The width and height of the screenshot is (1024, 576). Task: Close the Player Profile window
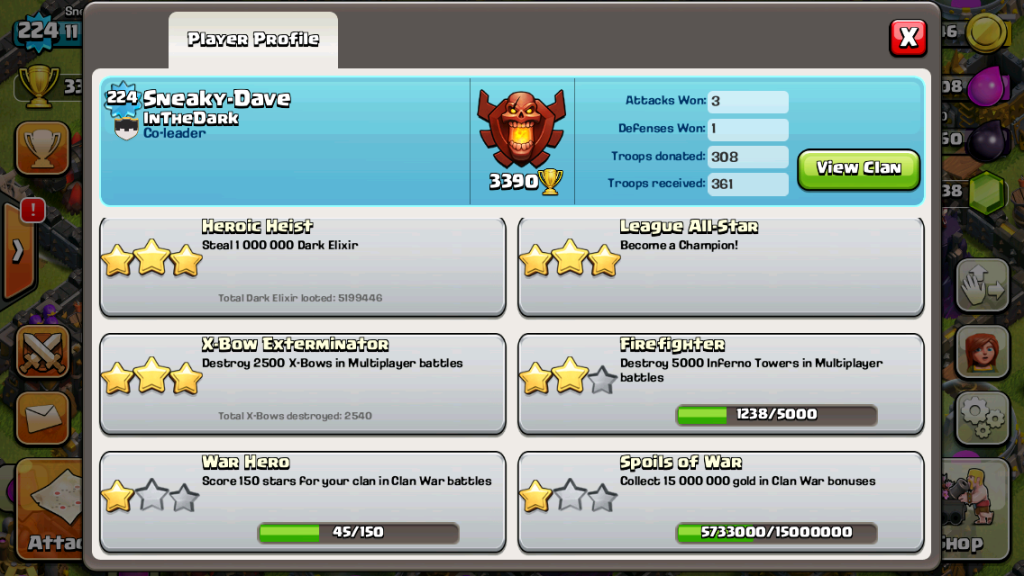coord(908,38)
